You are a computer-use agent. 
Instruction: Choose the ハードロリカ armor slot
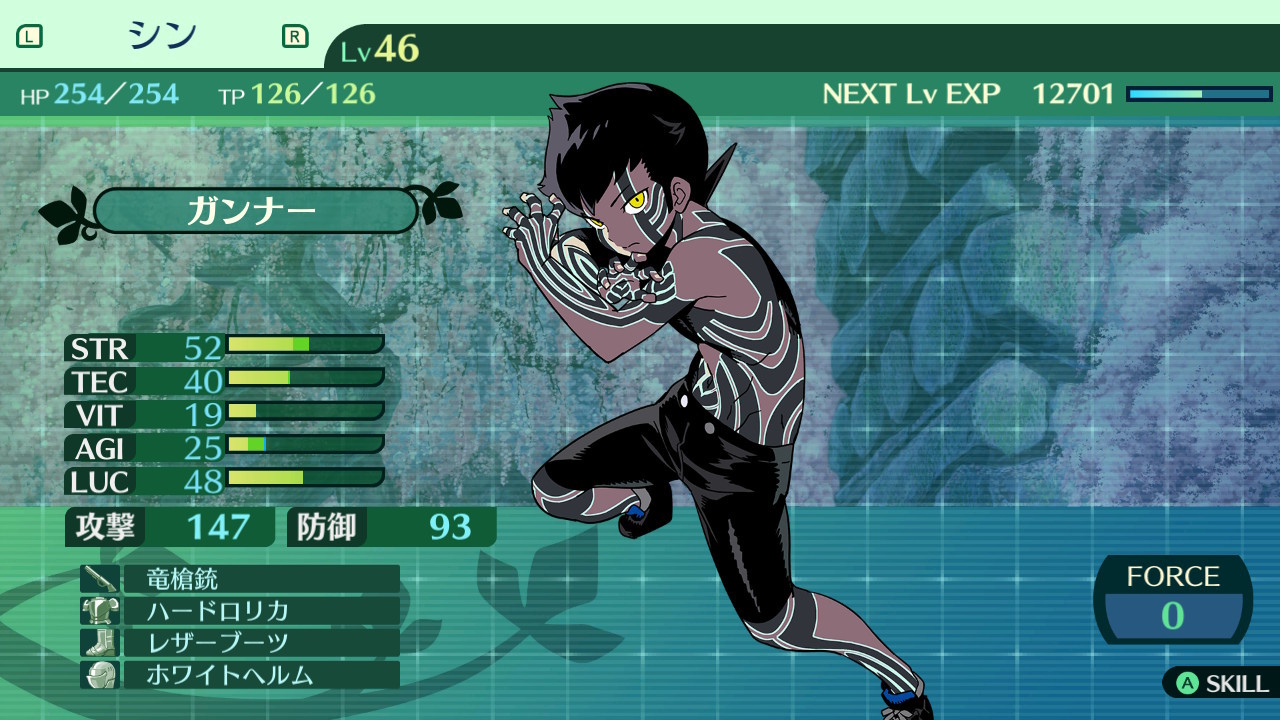point(240,611)
